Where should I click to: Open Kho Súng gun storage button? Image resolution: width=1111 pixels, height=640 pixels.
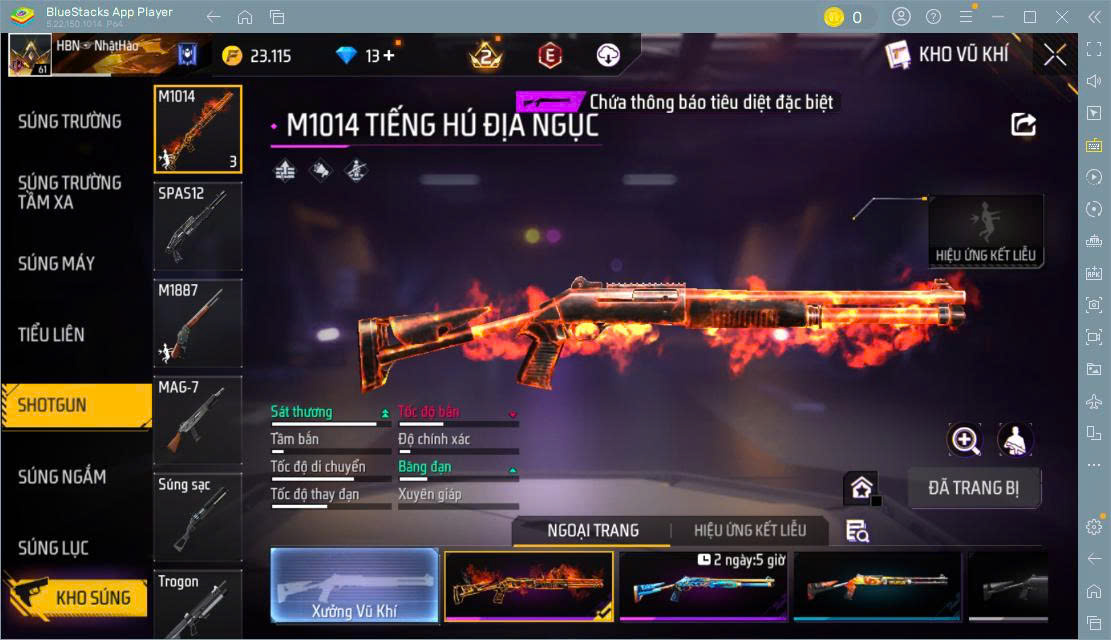(x=78, y=598)
